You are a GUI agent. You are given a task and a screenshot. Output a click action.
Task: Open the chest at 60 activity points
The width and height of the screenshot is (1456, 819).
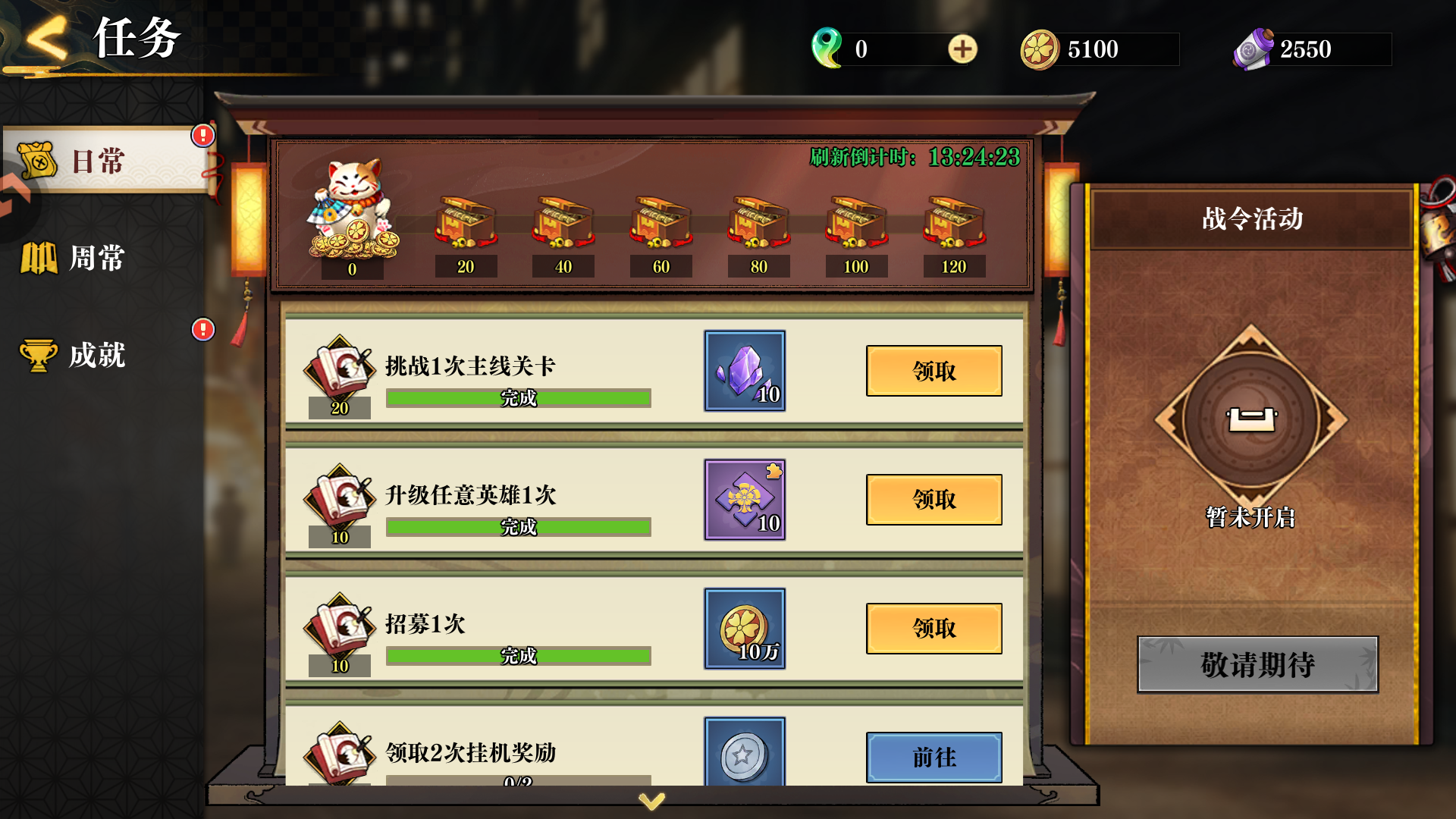pyautogui.click(x=661, y=224)
